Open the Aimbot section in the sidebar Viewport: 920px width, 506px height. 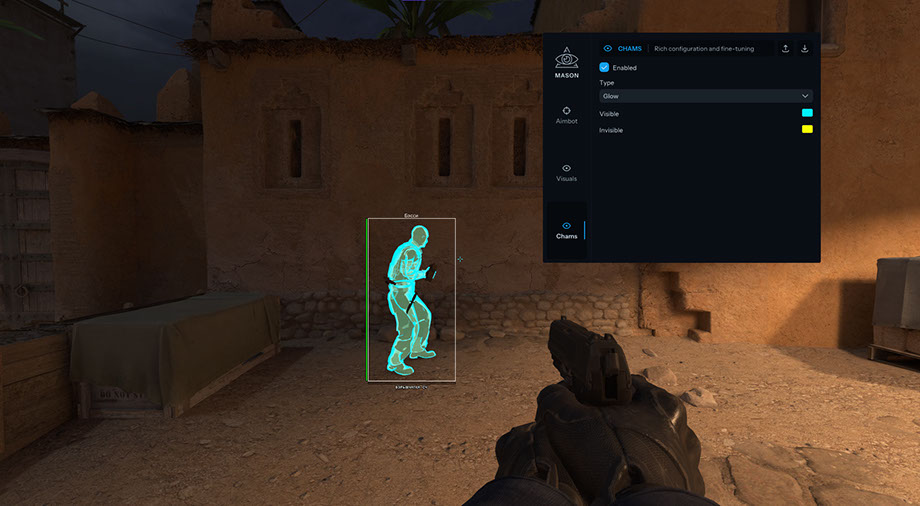pyautogui.click(x=566, y=114)
